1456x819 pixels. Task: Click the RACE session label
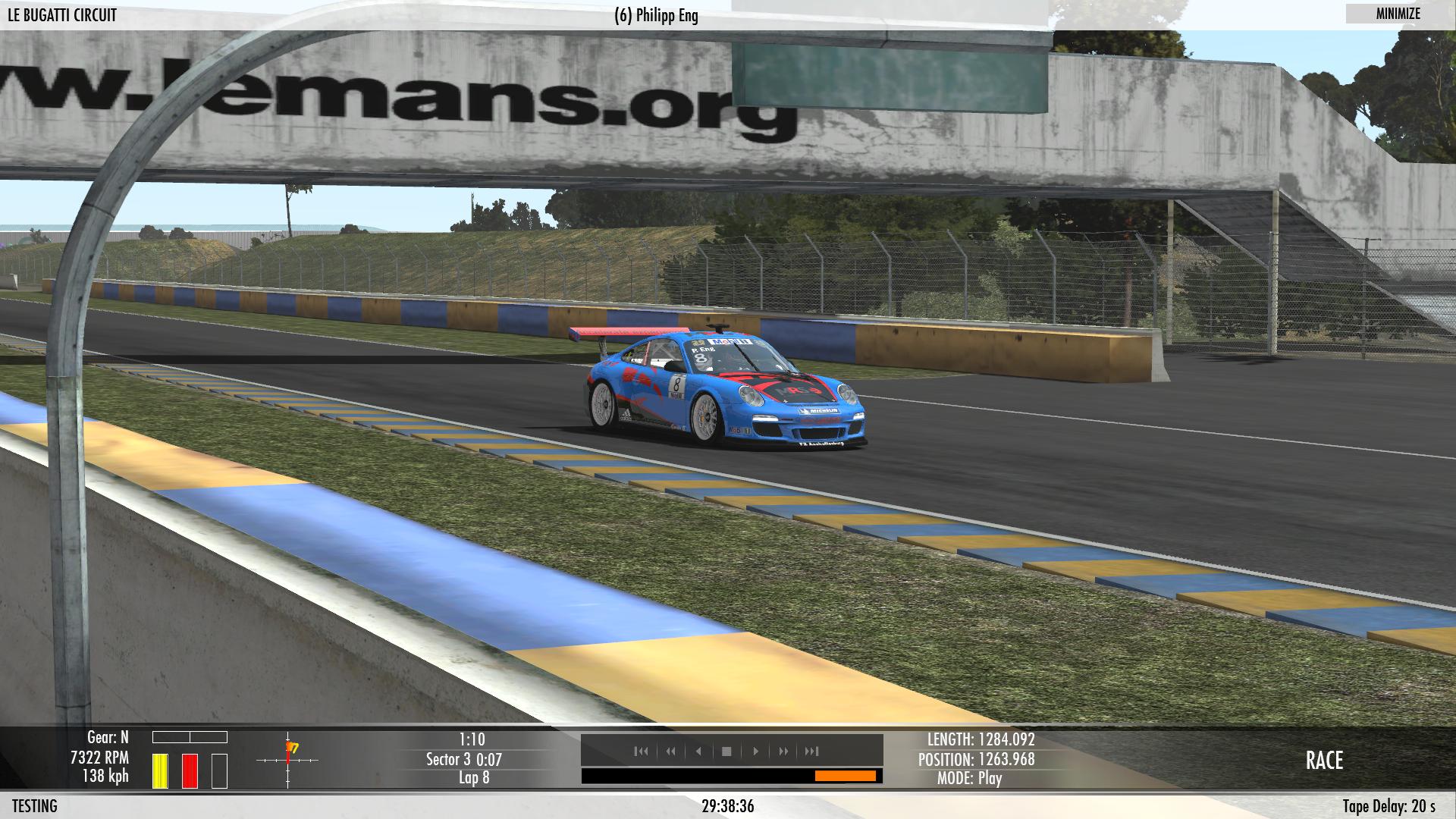coord(1324,761)
